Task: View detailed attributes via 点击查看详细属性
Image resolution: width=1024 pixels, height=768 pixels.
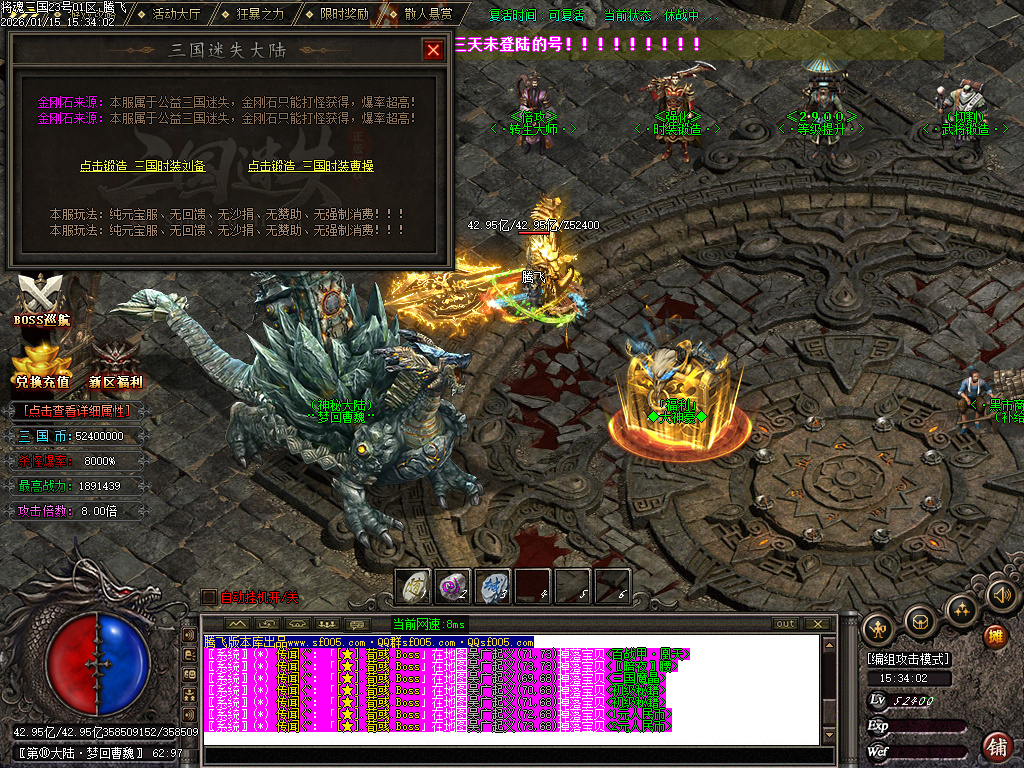Action: 78,410
